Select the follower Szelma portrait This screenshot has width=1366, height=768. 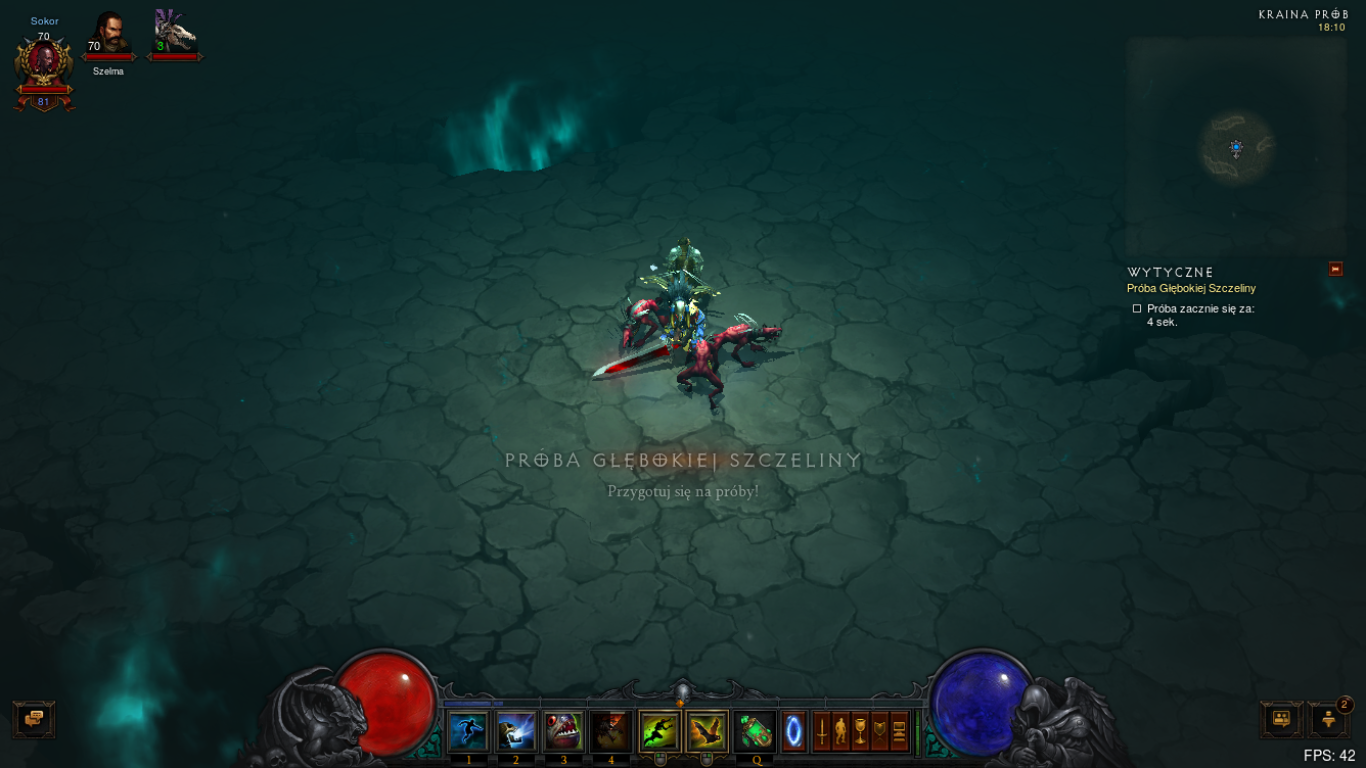coord(108,34)
